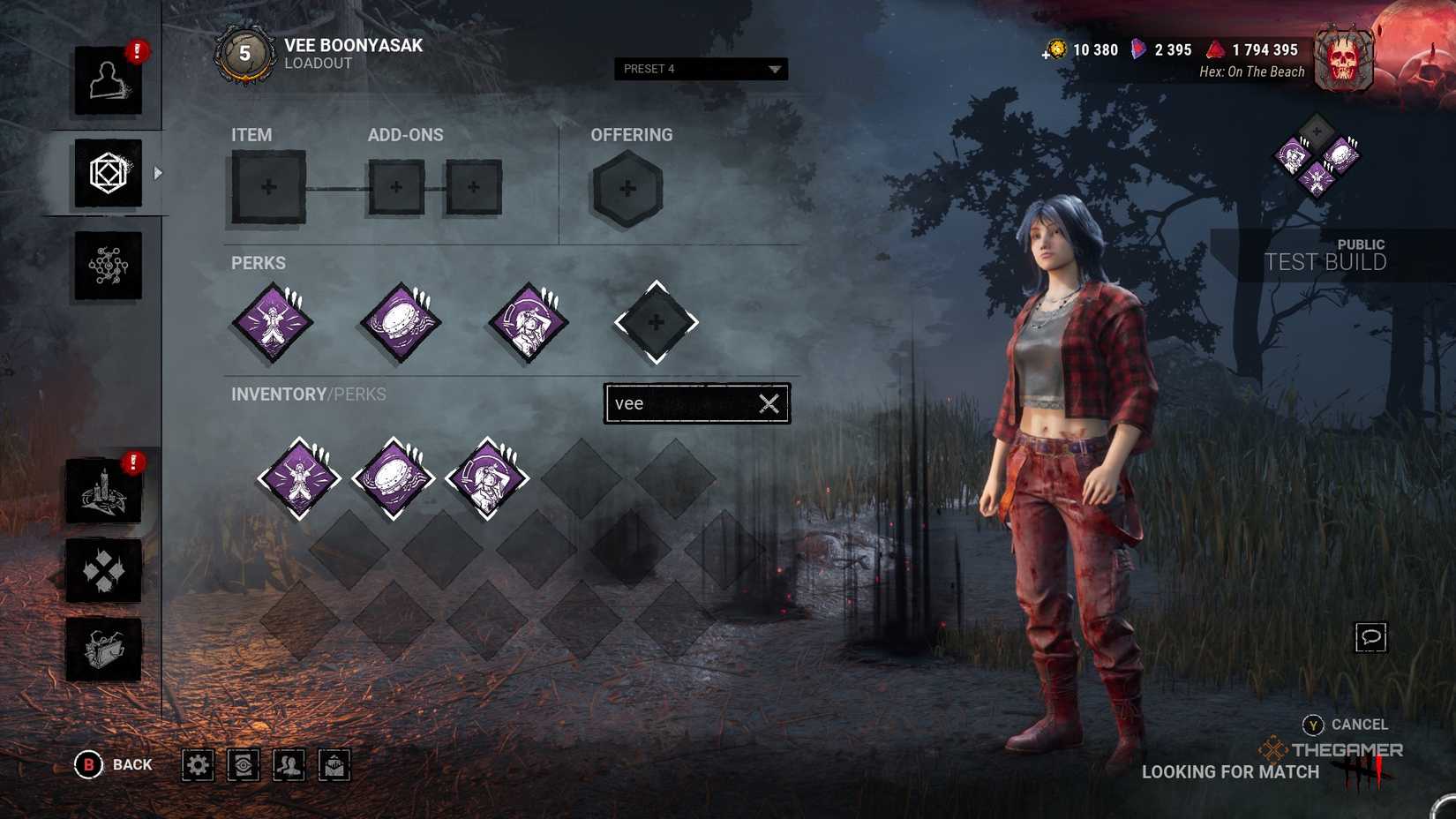Open the Preset 4 dropdown

coord(701,69)
